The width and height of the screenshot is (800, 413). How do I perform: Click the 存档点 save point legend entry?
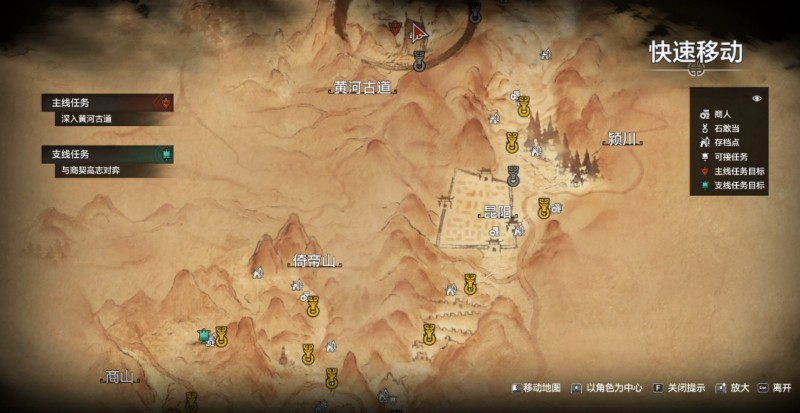729,142
